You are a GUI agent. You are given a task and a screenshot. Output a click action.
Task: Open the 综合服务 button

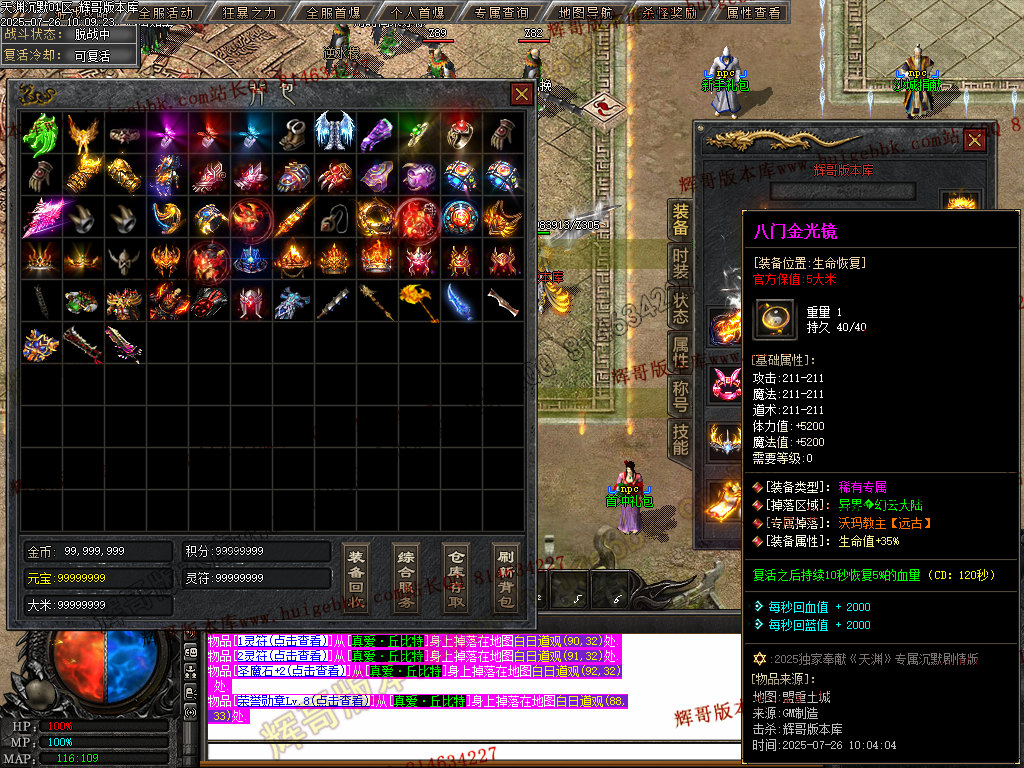pos(406,578)
